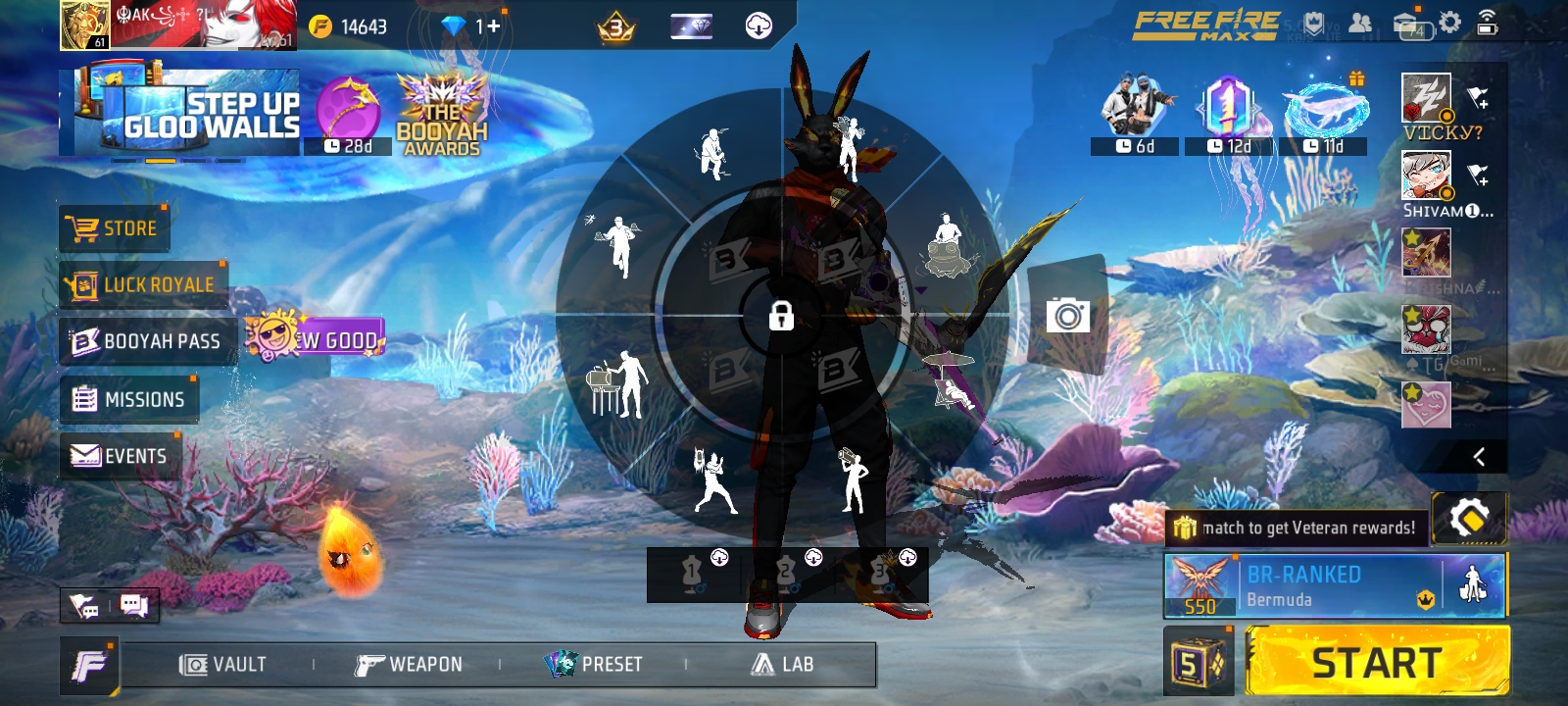This screenshot has width=1568, height=706.
Task: Open the Weapon section
Action: [409, 665]
